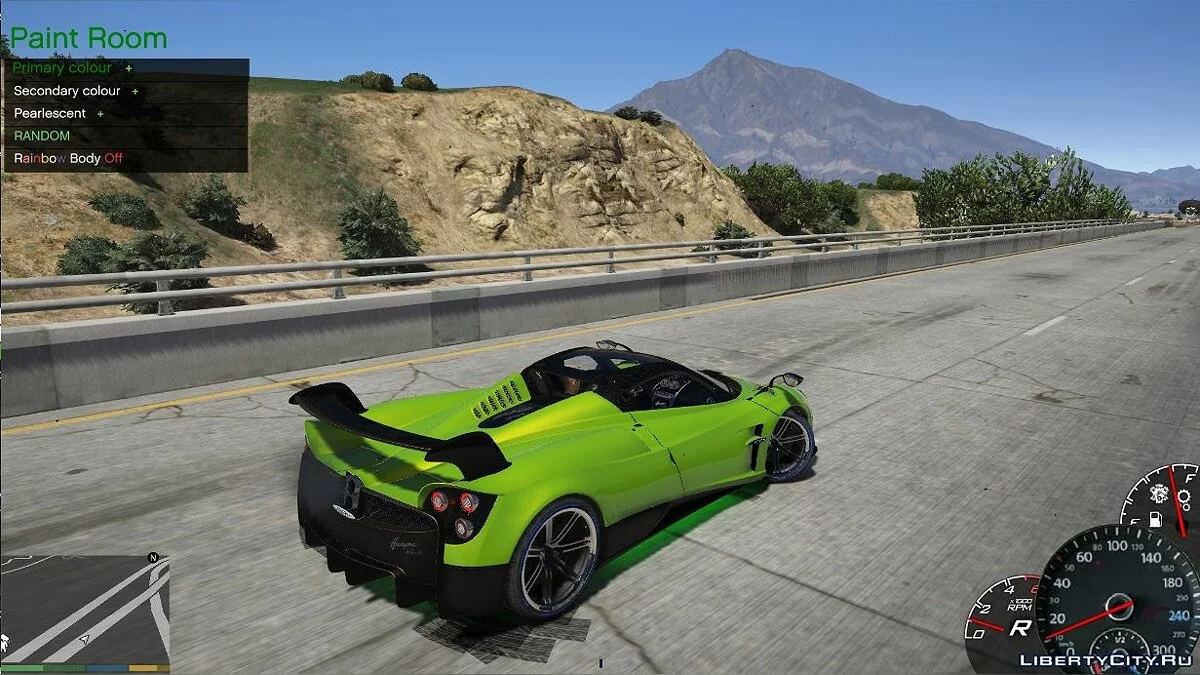Click the minimap in the corner
This screenshot has height=675, width=1200.
(x=85, y=608)
